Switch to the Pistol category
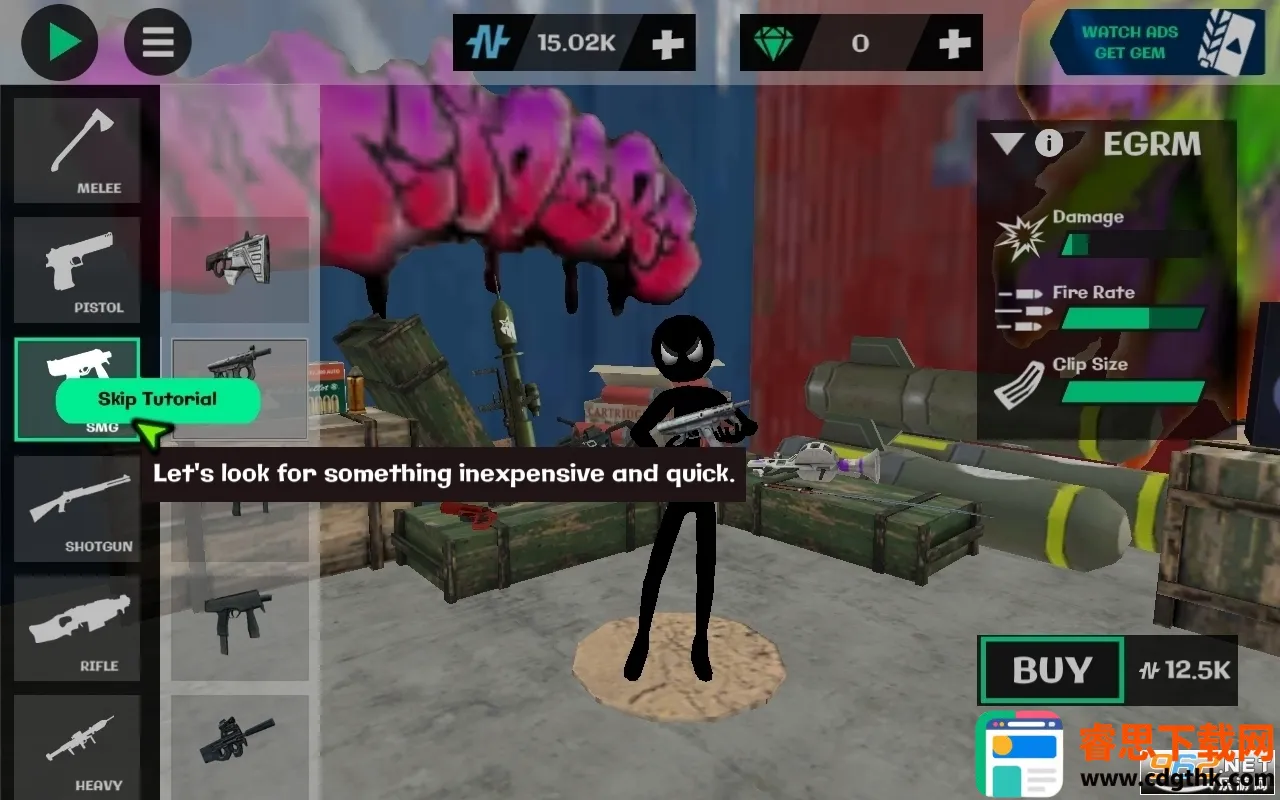This screenshot has height=800, width=1280. [x=77, y=270]
